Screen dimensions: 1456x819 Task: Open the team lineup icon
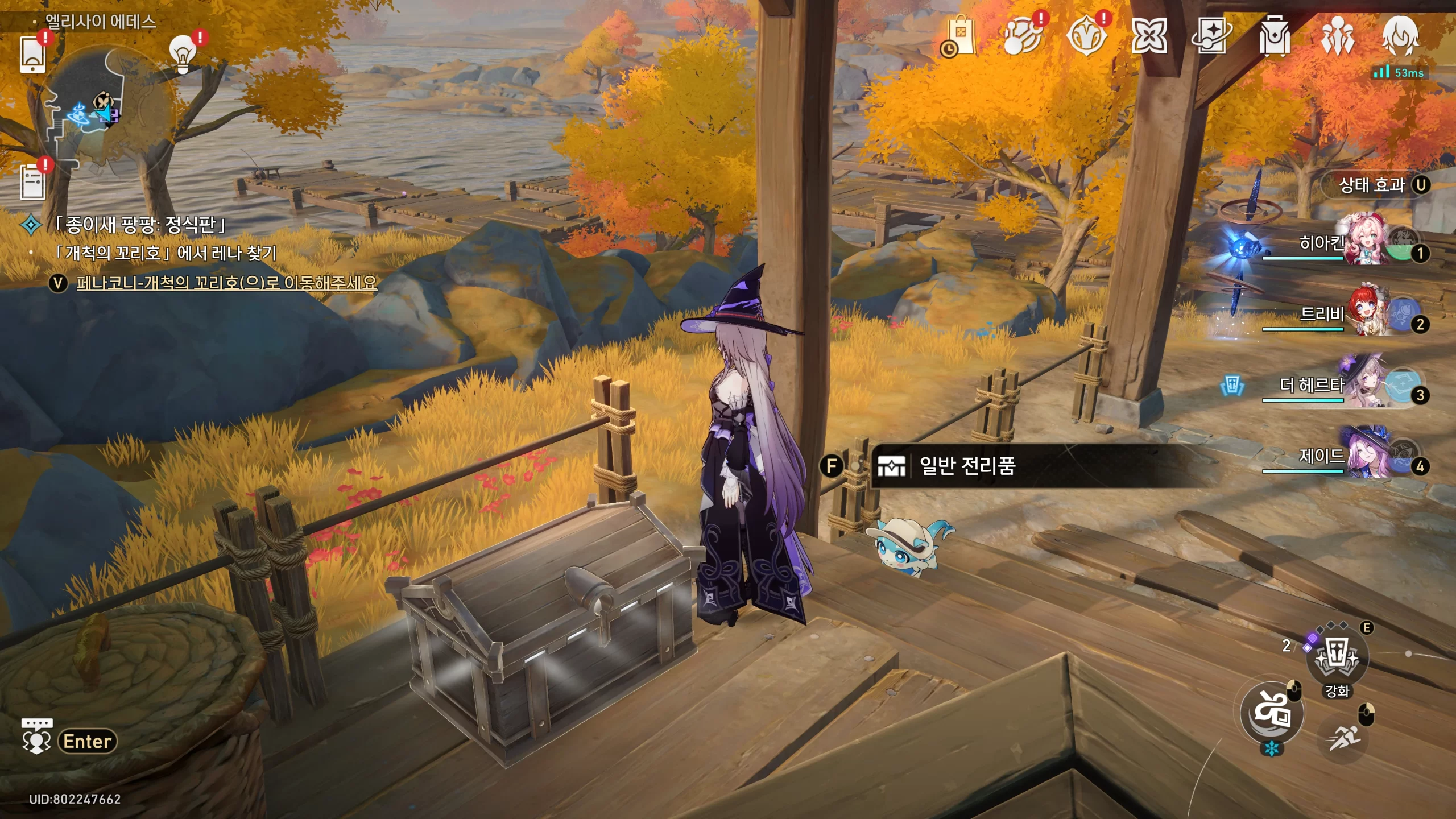[x=1337, y=36]
